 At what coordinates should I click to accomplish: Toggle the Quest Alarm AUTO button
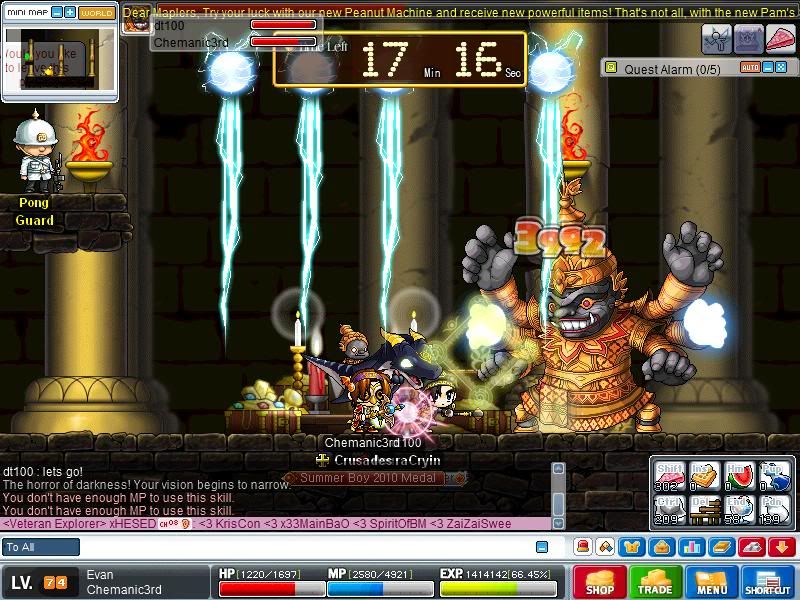click(x=750, y=68)
